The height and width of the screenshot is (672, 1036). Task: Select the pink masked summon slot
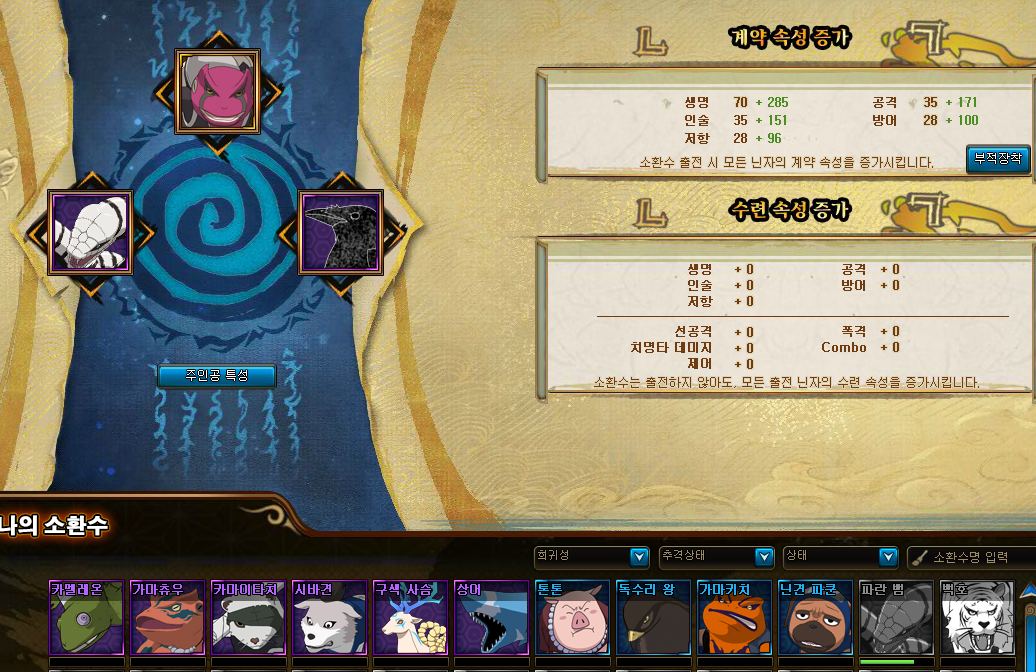point(218,92)
